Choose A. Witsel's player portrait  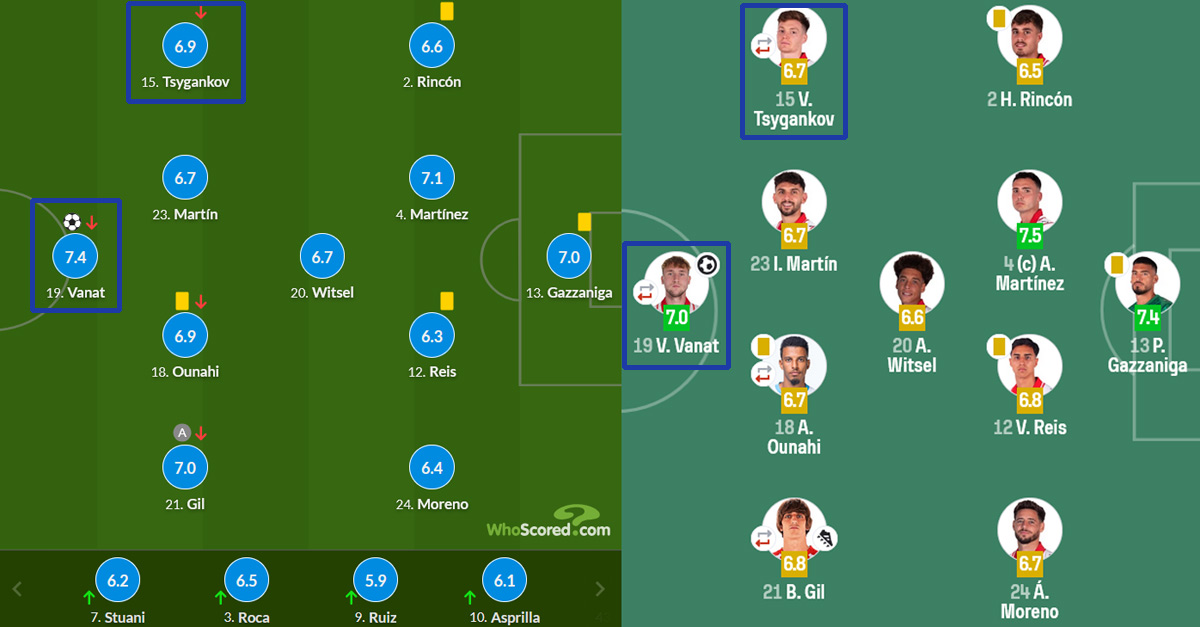click(x=912, y=282)
